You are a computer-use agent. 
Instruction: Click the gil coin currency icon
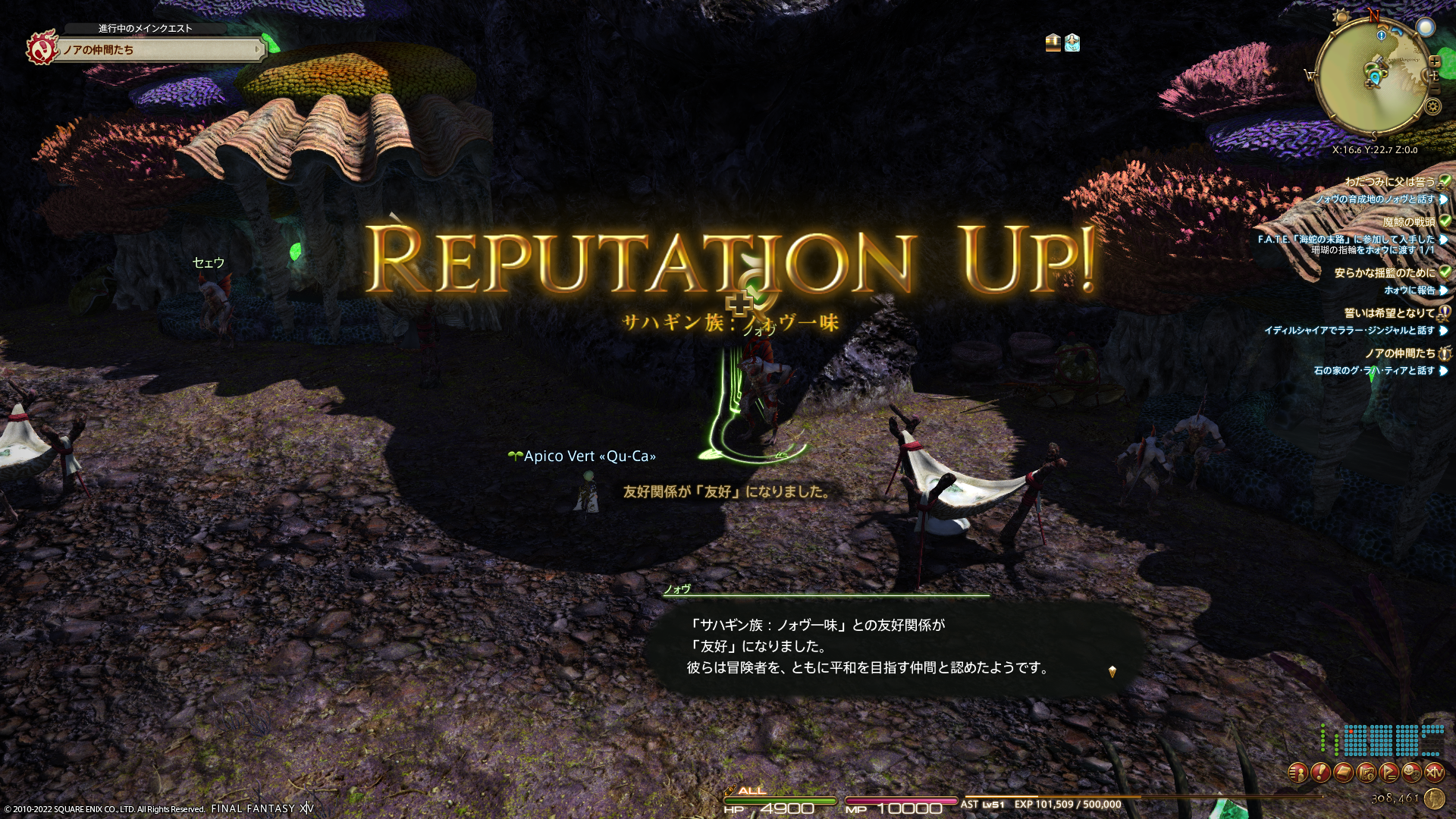tap(1434, 798)
